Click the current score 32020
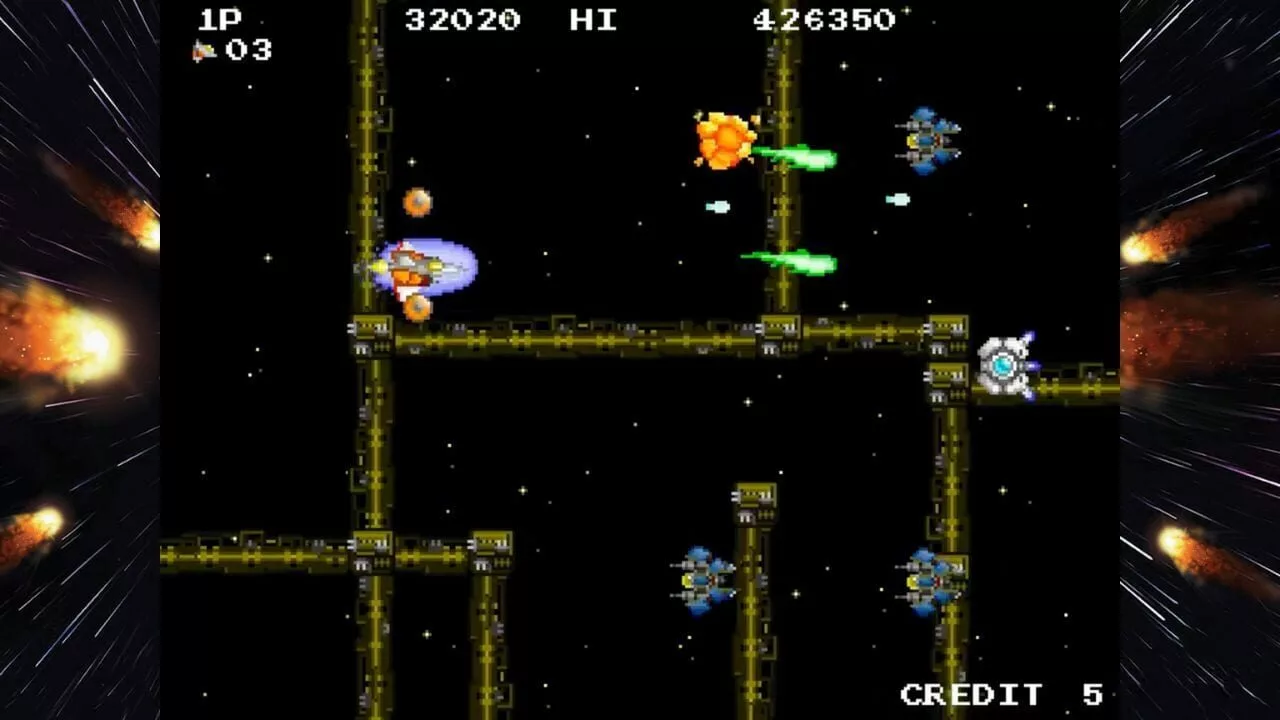This screenshot has width=1280, height=720. tap(462, 17)
